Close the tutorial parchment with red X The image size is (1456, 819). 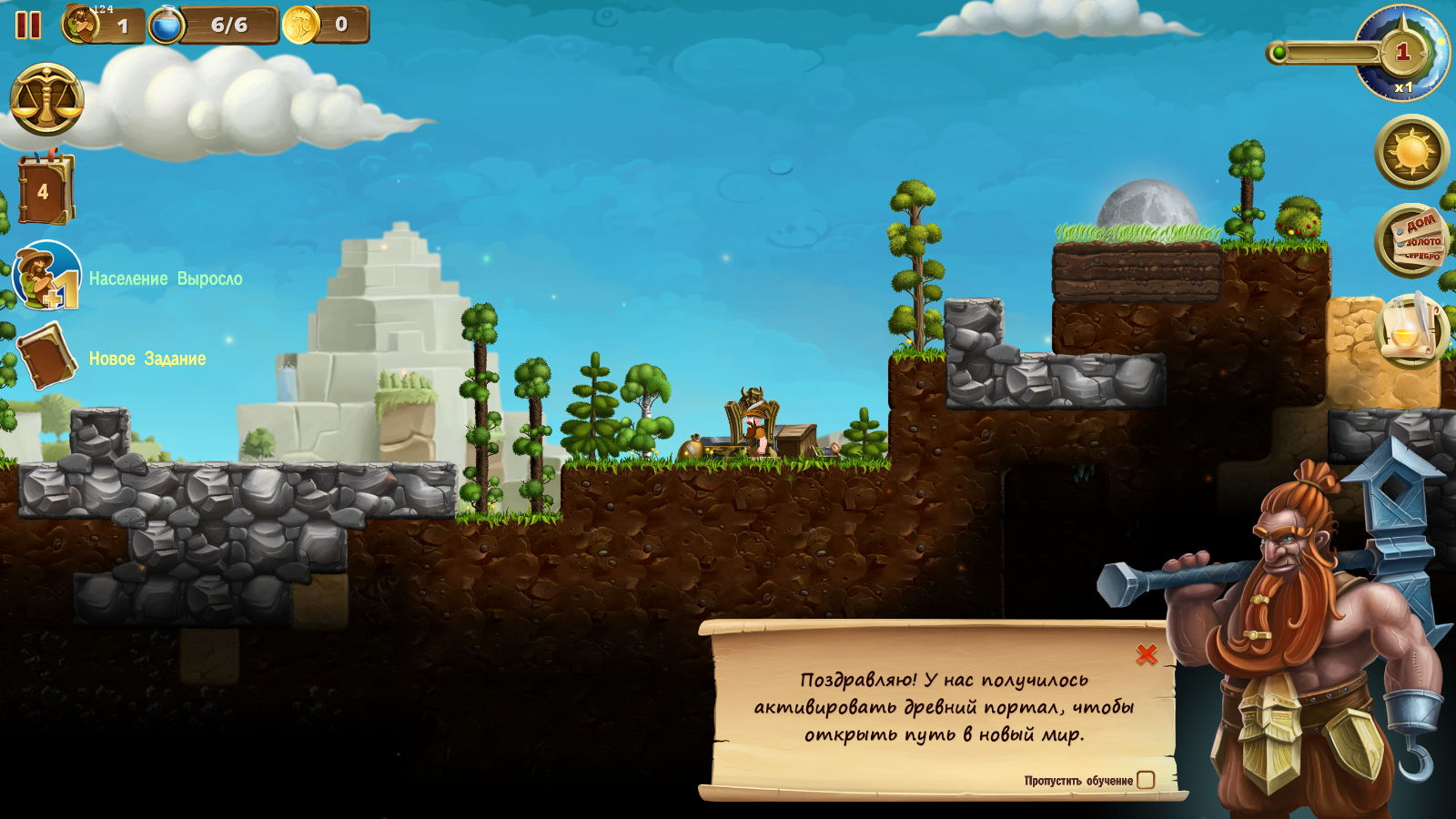tap(1147, 653)
